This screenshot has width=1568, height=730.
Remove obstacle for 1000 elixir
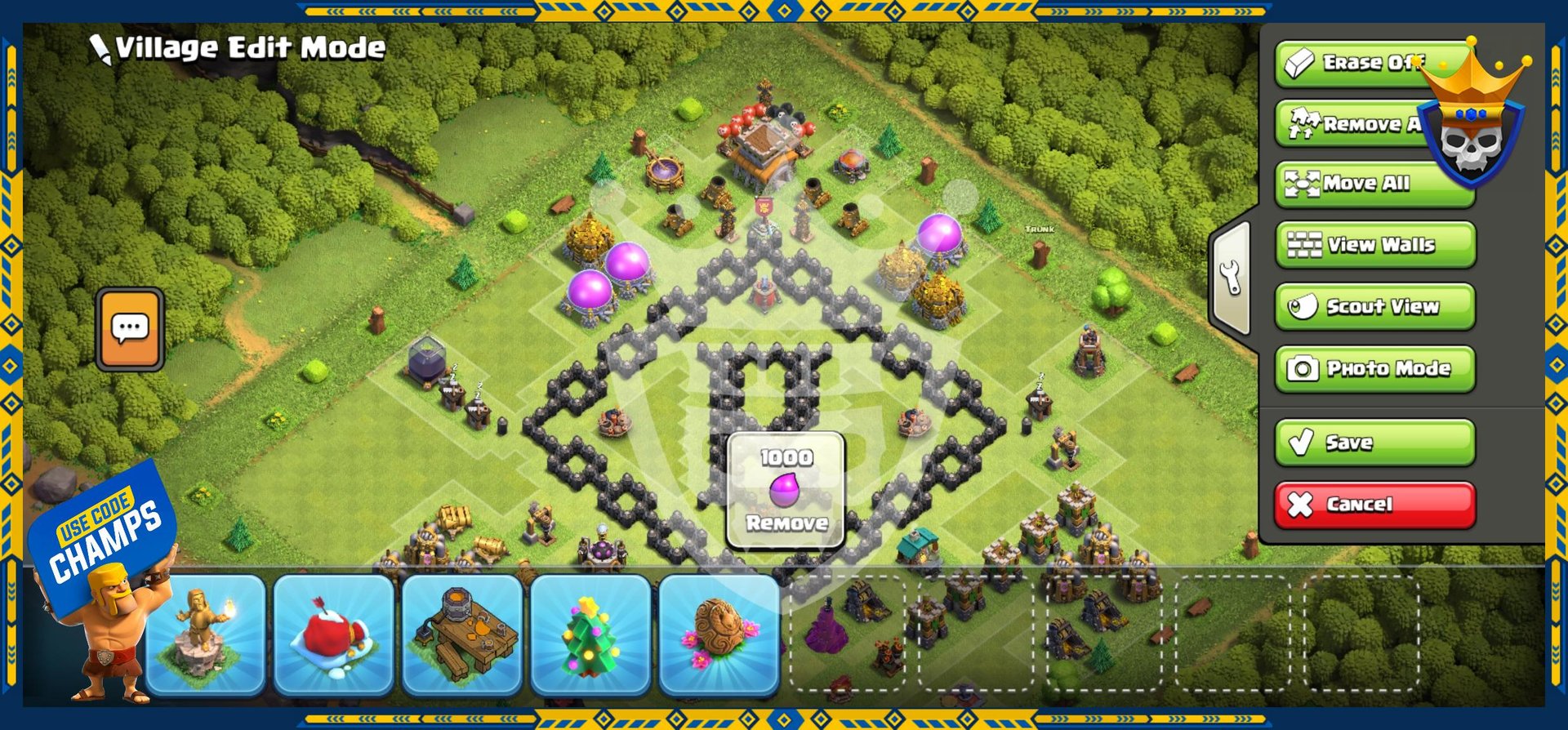[786, 491]
